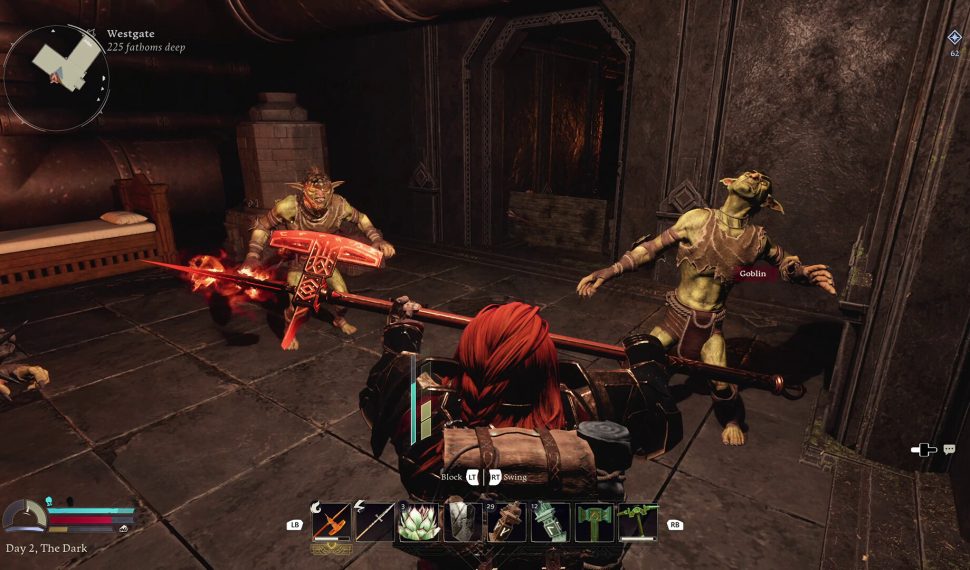The height and width of the screenshot is (570, 970).
Task: Select the grey stone shield slot
Action: (463, 522)
